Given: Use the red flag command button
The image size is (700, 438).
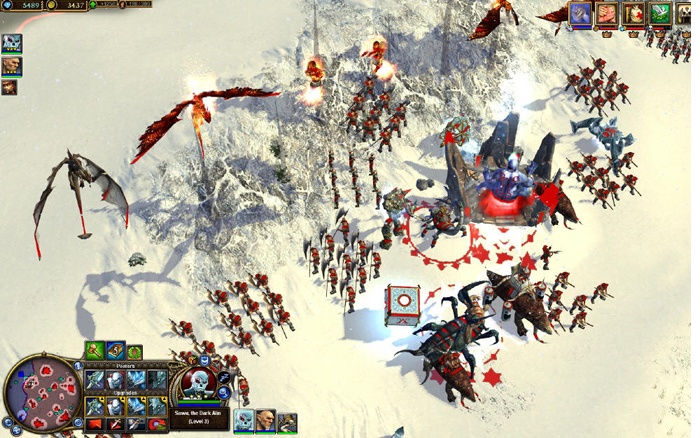Looking at the screenshot, I should (x=95, y=423).
